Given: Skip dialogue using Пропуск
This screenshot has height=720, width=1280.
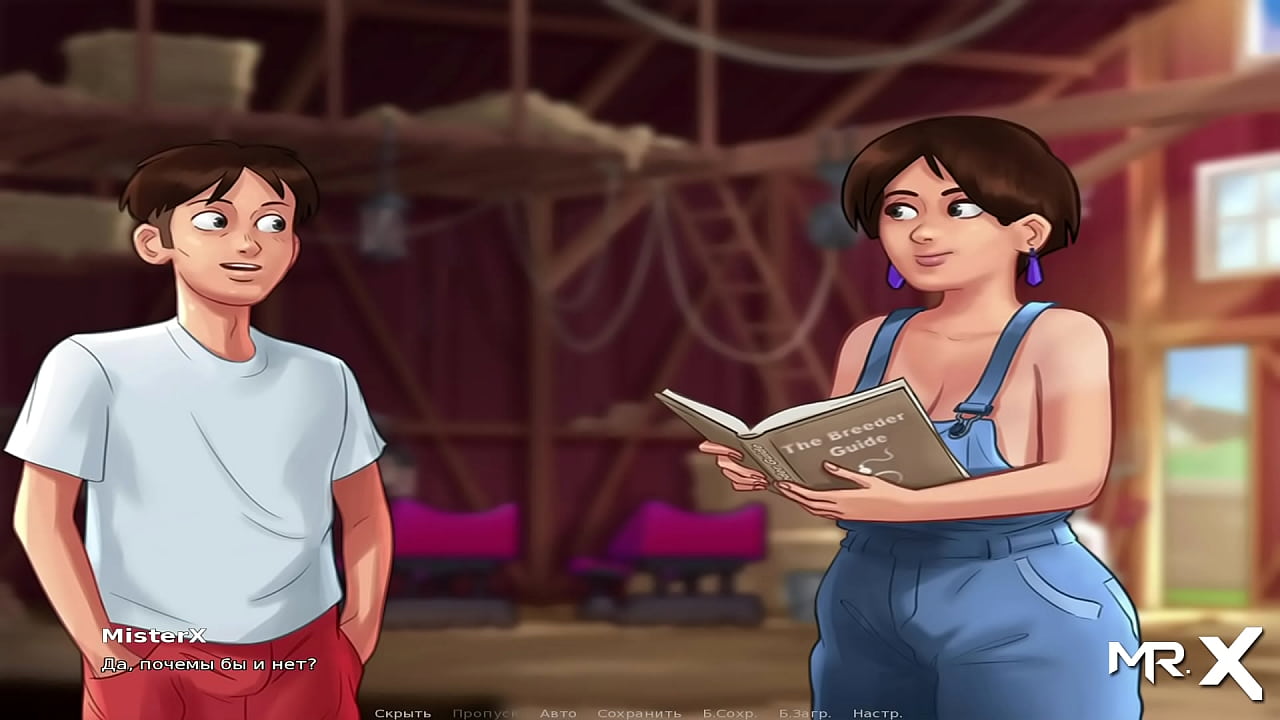Looking at the screenshot, I should [484, 713].
